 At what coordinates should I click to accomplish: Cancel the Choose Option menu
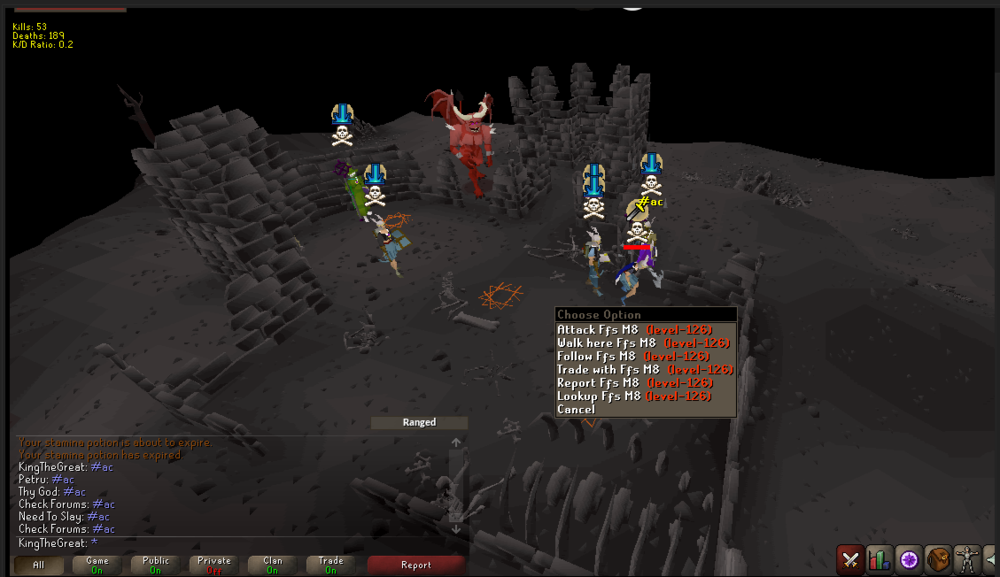click(576, 410)
